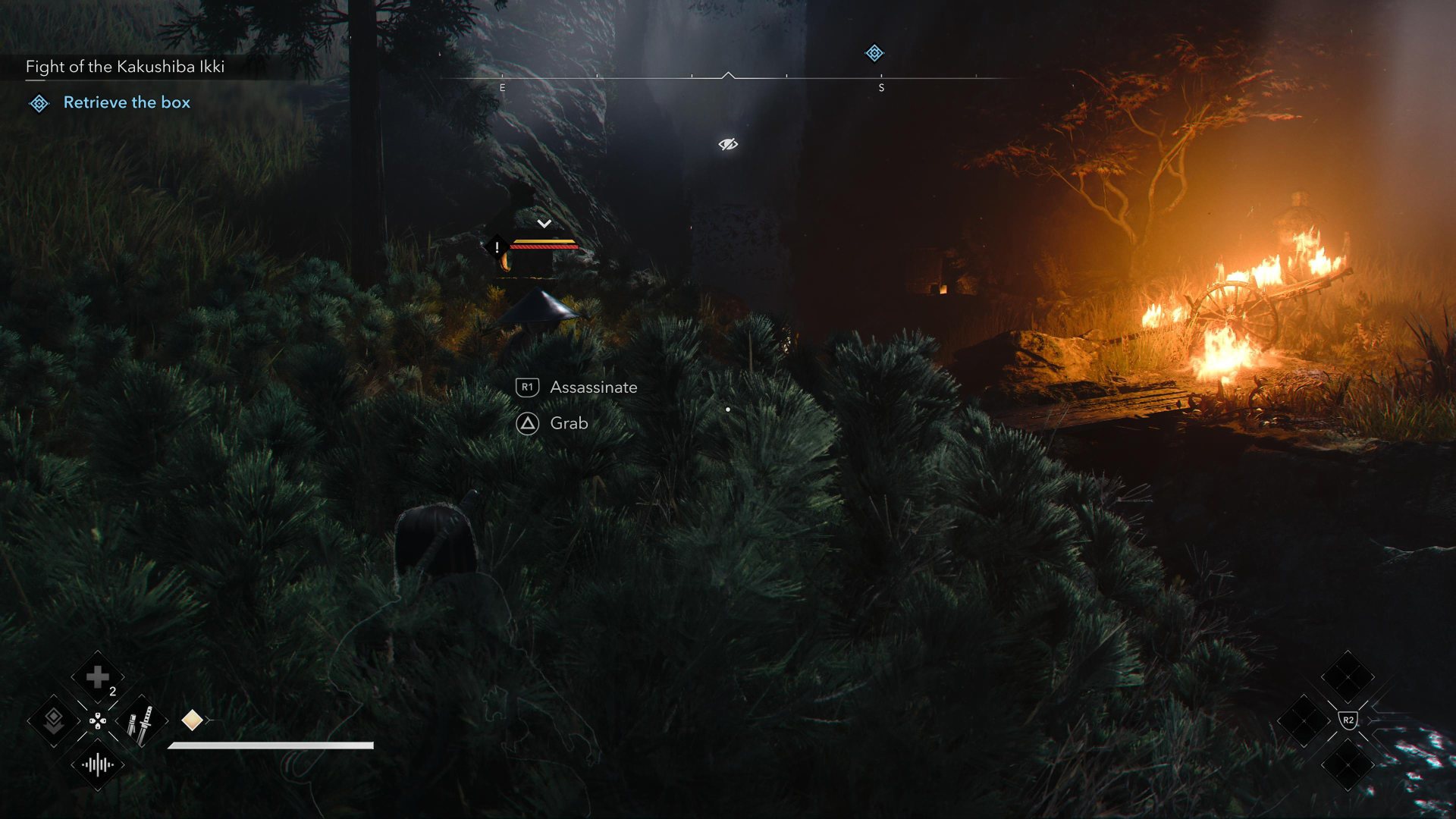Choose the Grab action prompt label
This screenshot has width=1456, height=819.
coord(569,423)
